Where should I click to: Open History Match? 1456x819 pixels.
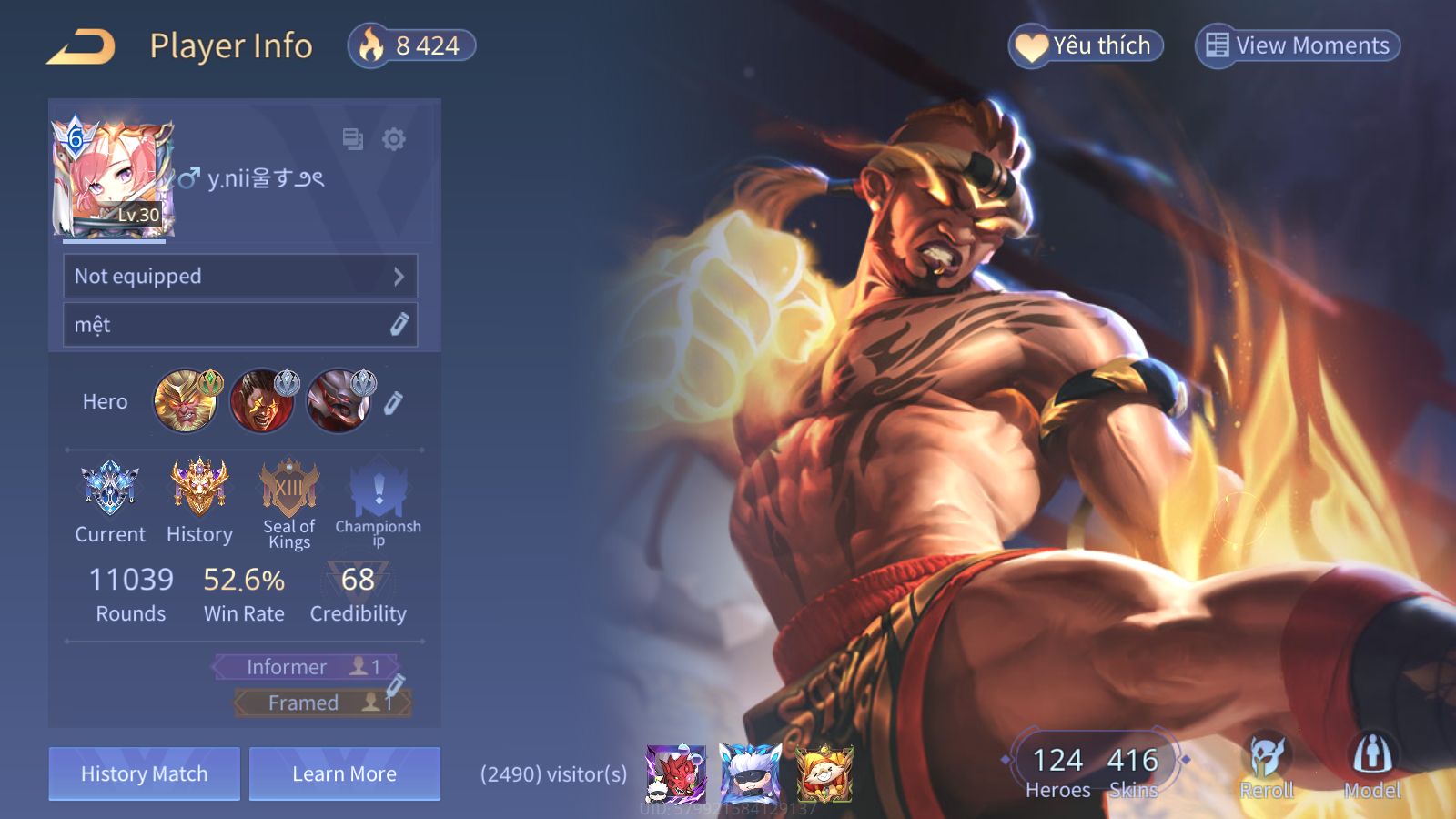click(x=145, y=773)
